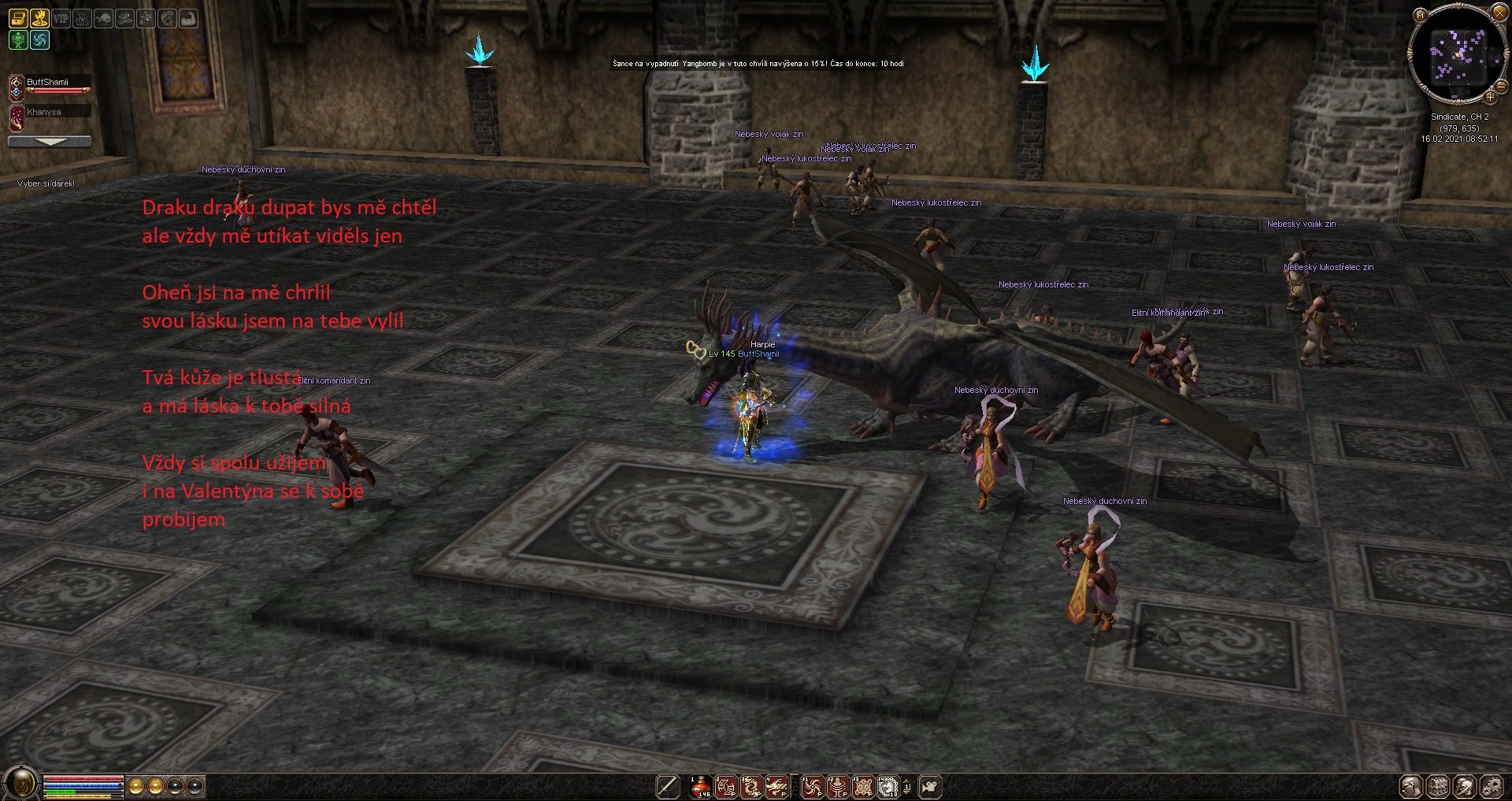Viewport: 1512px width, 801px height.
Task: Click the VIP status icon
Action: [61, 18]
